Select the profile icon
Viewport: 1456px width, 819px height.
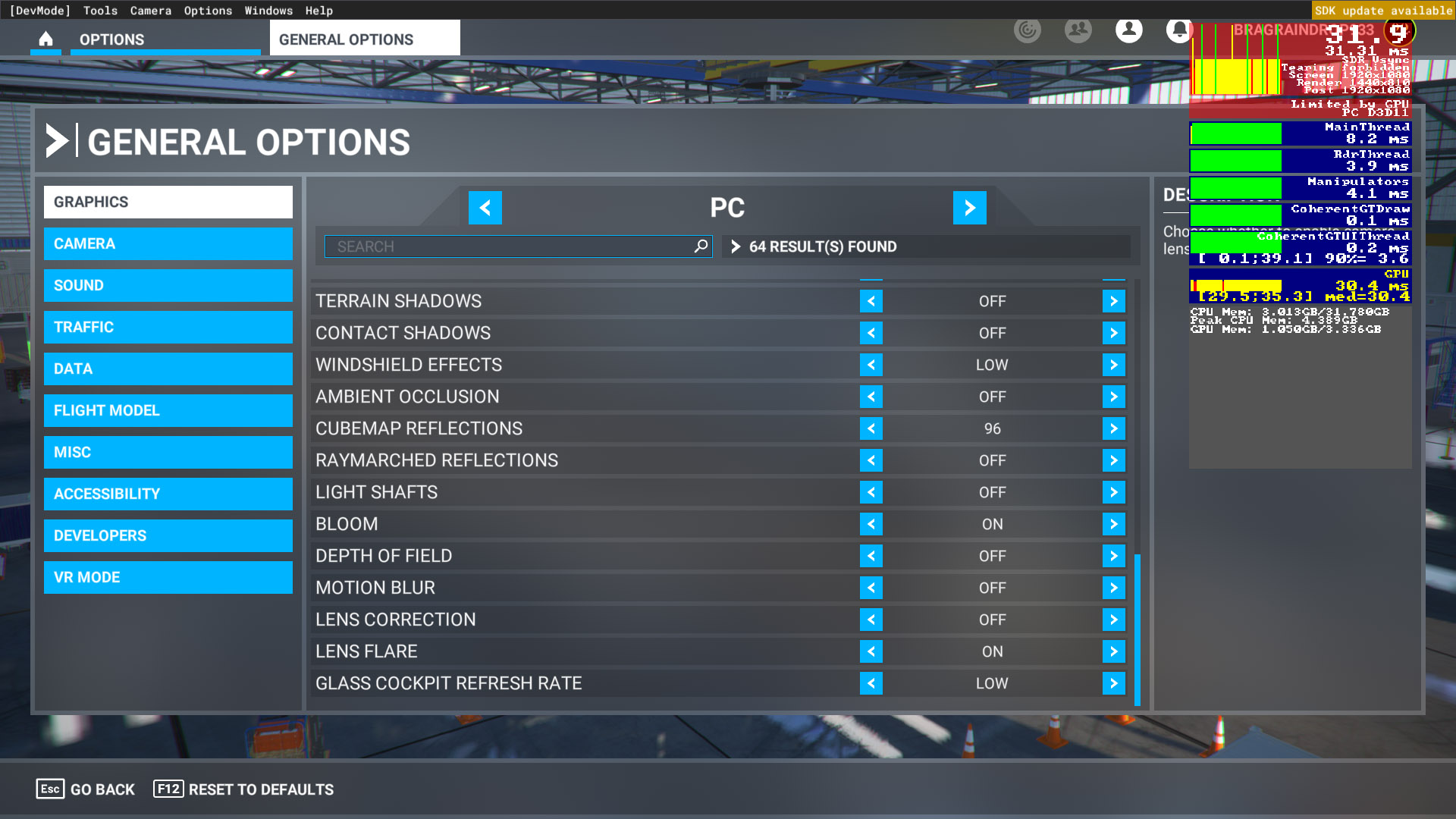tap(1128, 30)
